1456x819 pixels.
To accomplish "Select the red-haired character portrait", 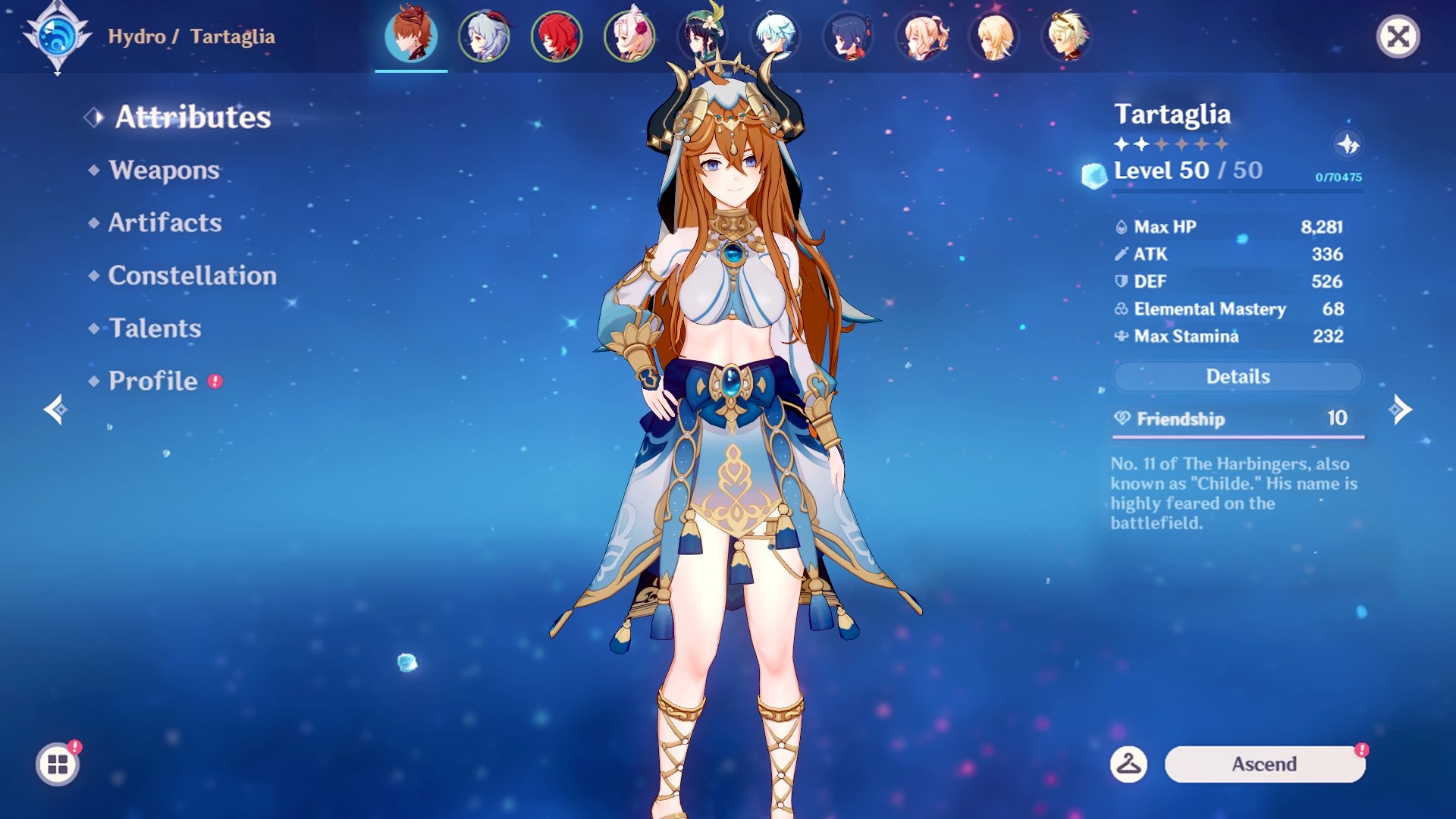I will point(557,36).
